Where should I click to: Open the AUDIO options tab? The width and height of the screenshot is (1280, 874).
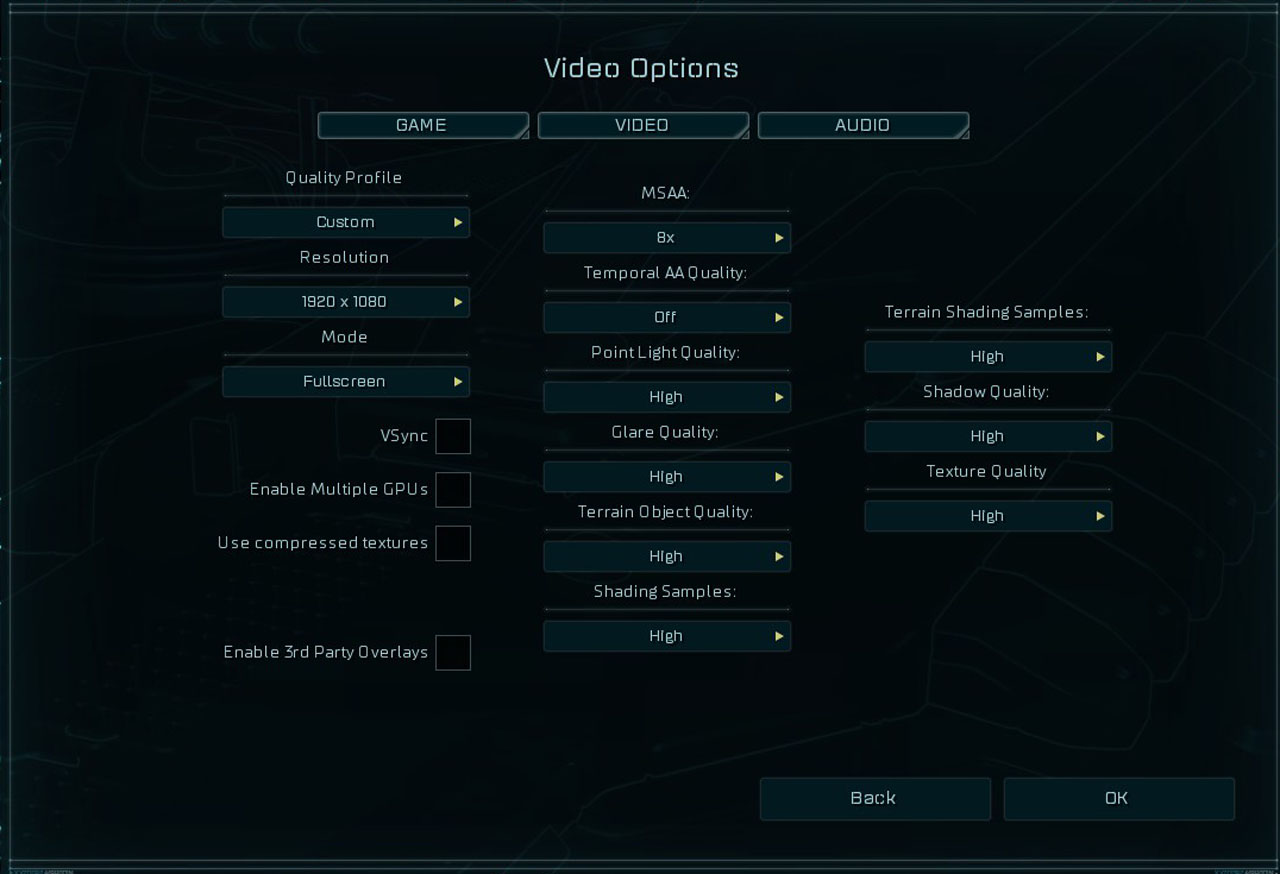tap(862, 125)
